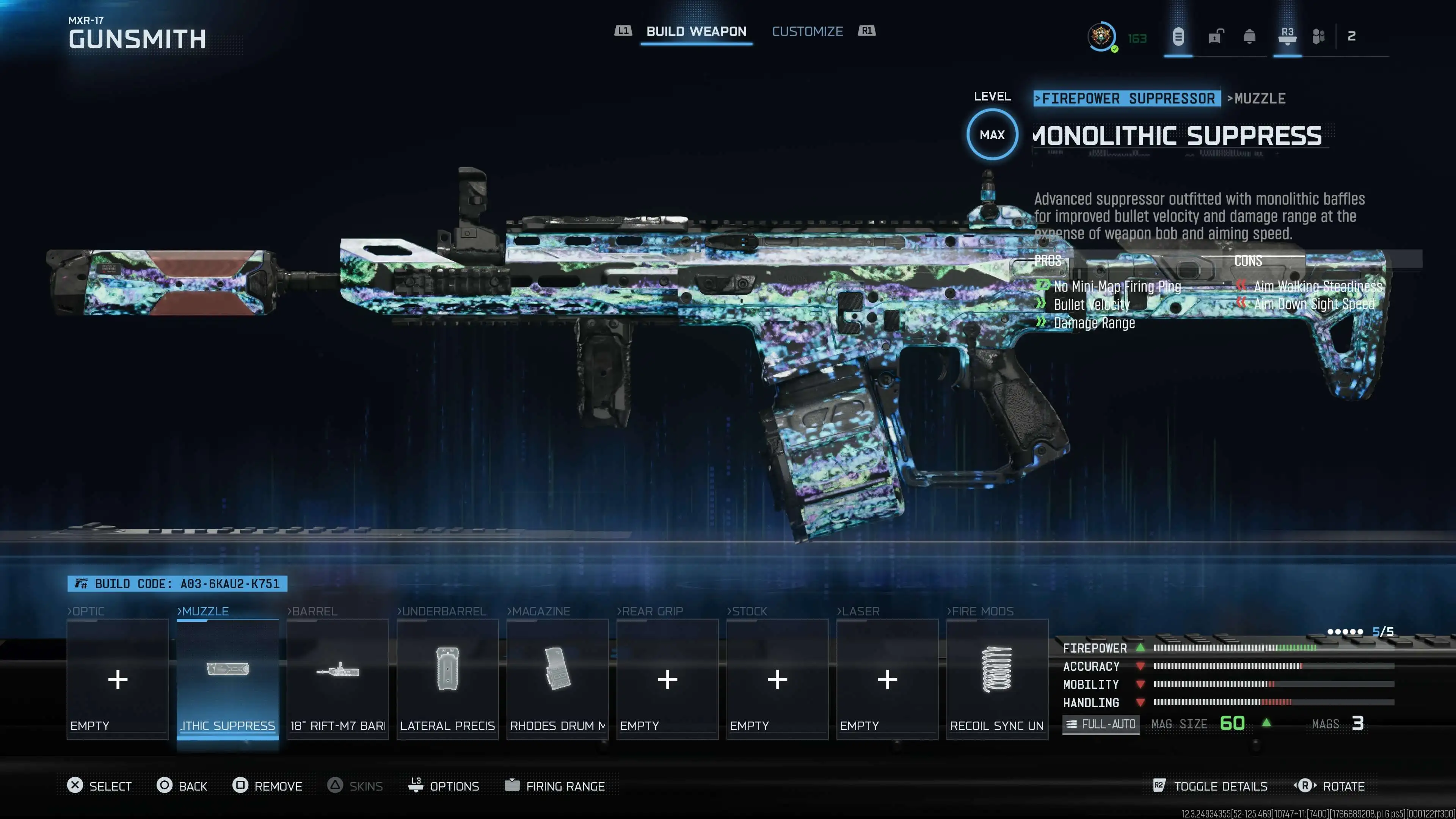1456x819 pixels.
Task: Switch to the CUSTOMIZE tab
Action: pos(807,31)
